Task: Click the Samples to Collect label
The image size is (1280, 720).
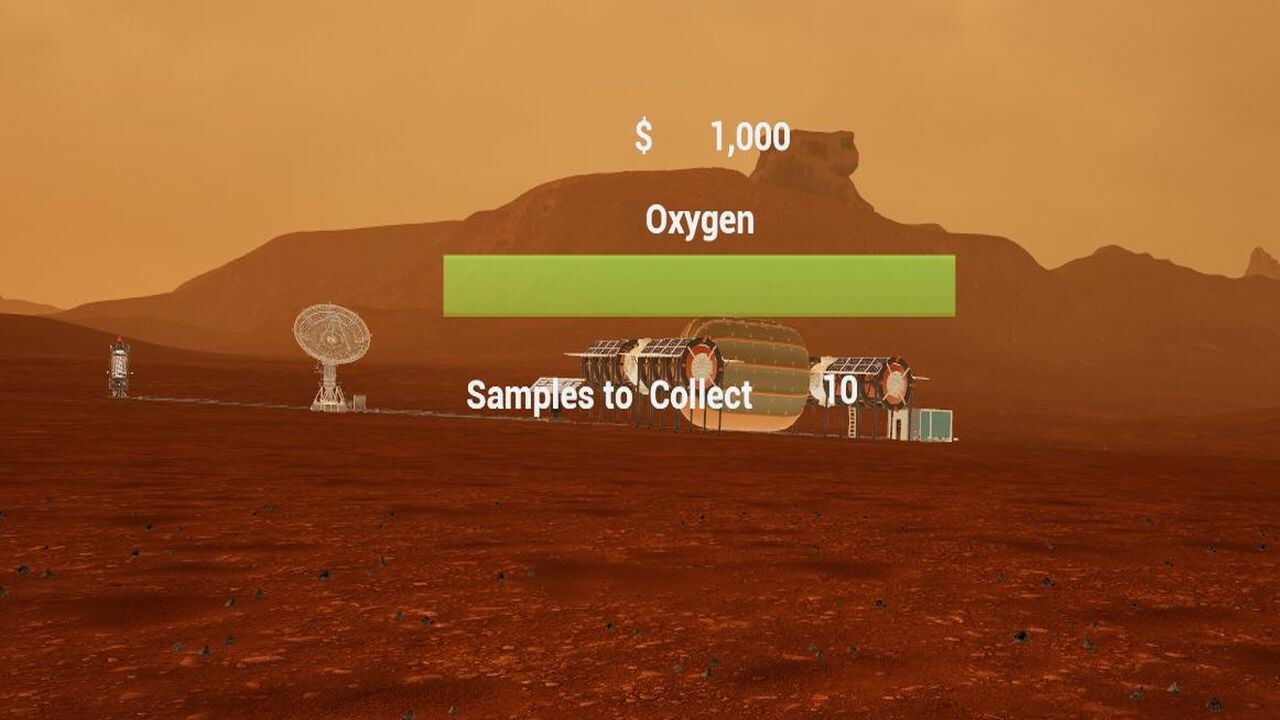Action: [608, 394]
